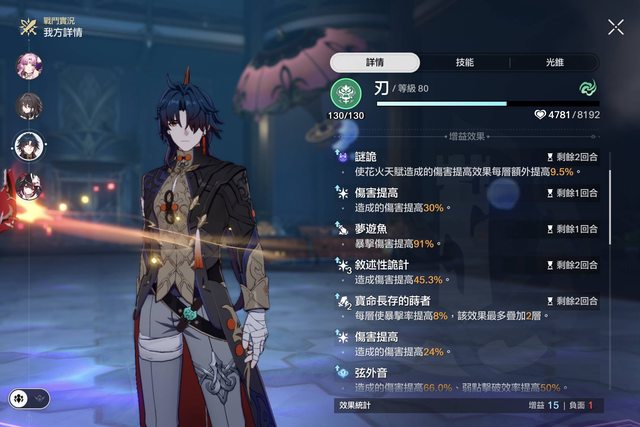
Task: View the 敘述性詭計 buff details
Action: (x=470, y=272)
